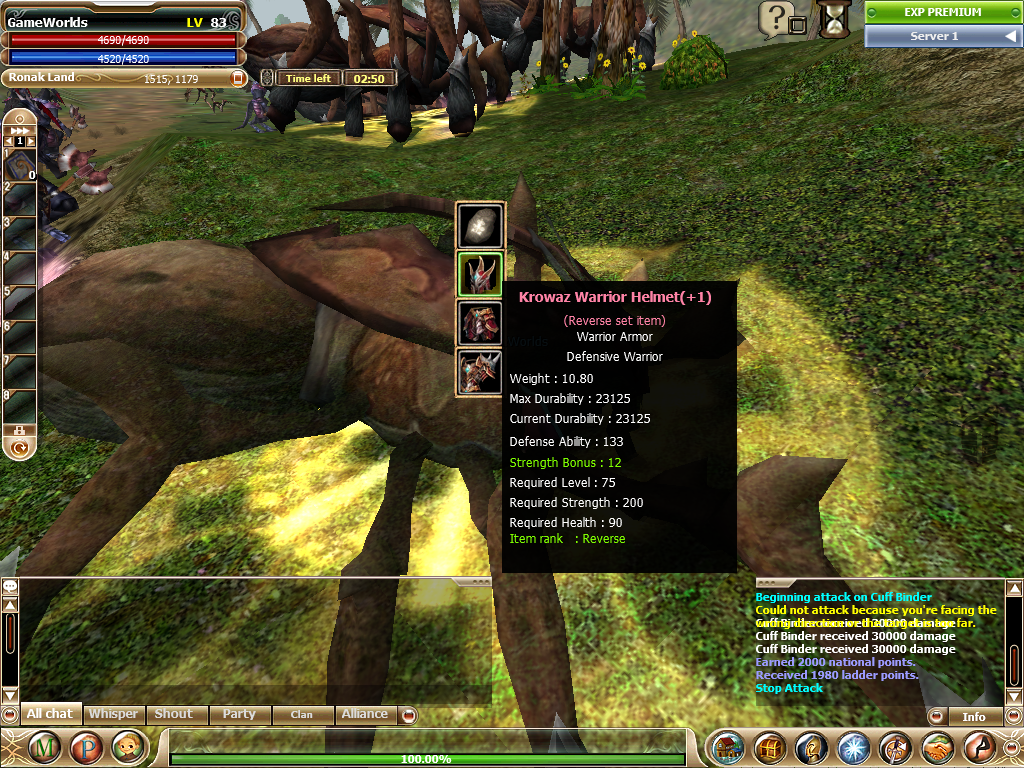This screenshot has width=1025, height=771.
Task: Click the hourglass icon
Action: click(832, 19)
